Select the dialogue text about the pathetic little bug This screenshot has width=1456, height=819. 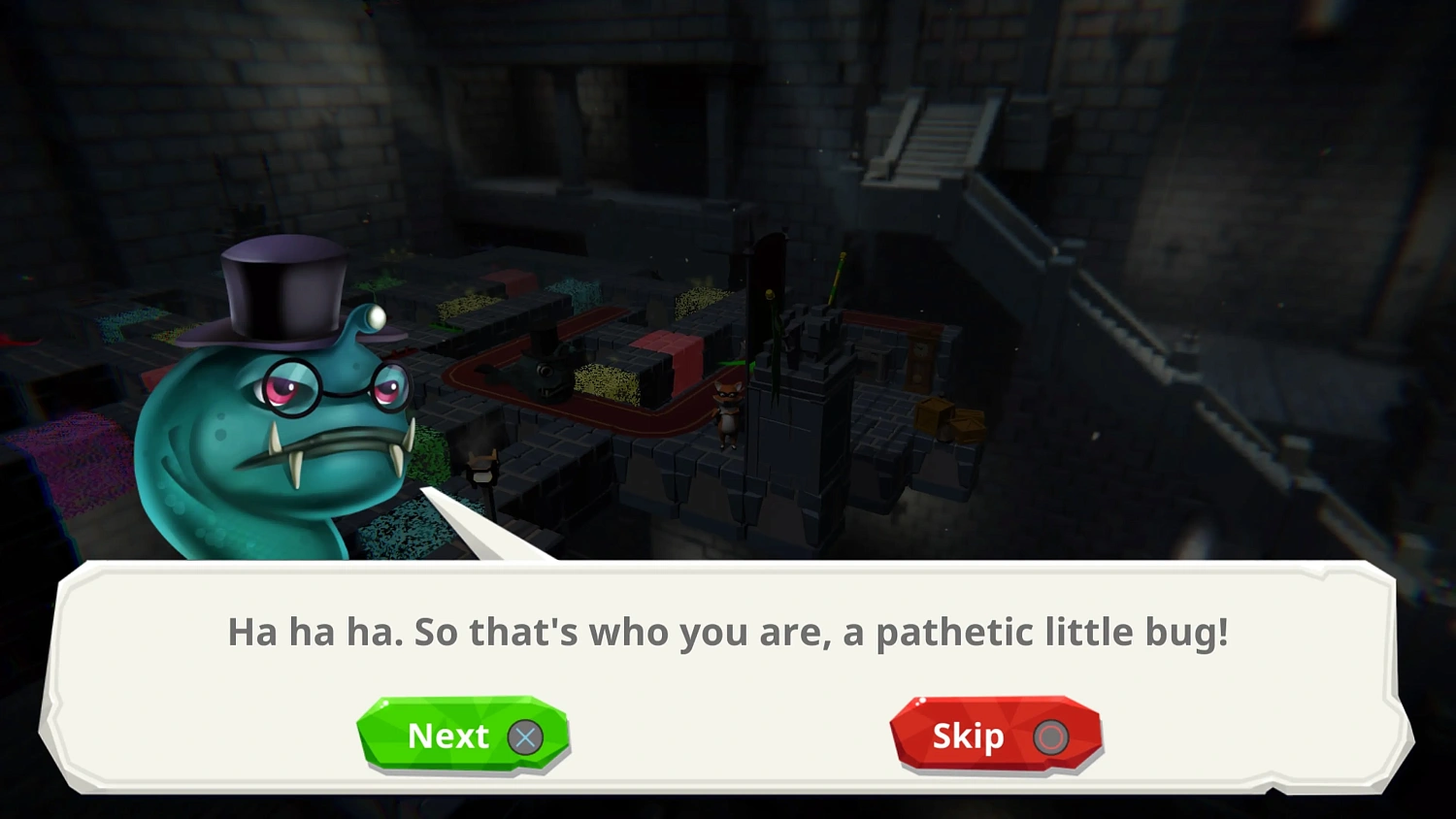point(728,632)
